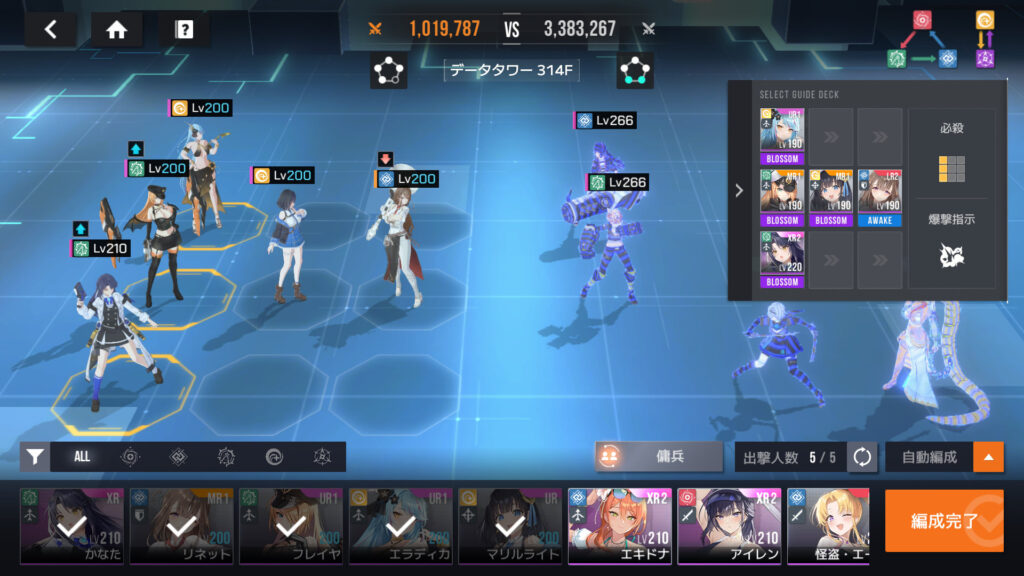Image resolution: width=1024 pixels, height=576 pixels.
Task: Return to the home screen
Action: 117,30
